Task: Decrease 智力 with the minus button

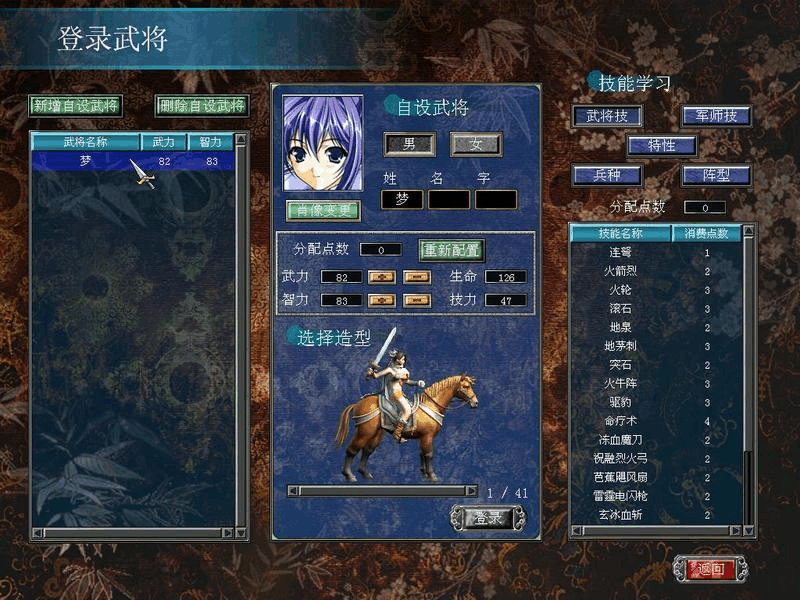Action: pos(417,300)
